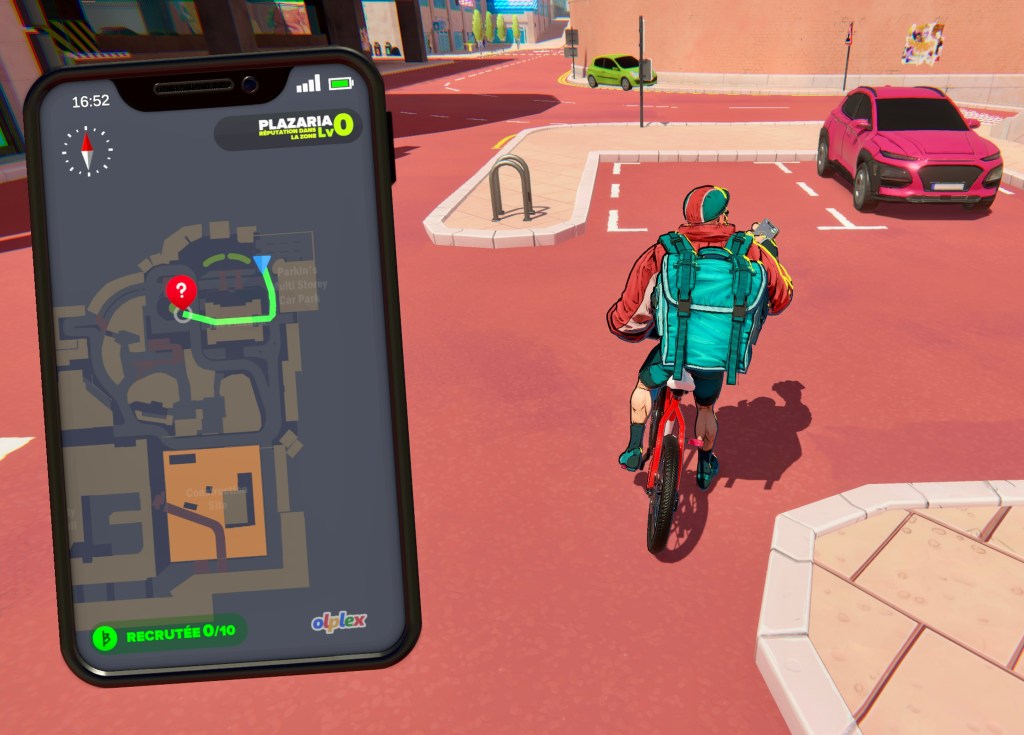1024x735 pixels.
Task: Select the orange highlighted building on the map
Action: point(214,500)
